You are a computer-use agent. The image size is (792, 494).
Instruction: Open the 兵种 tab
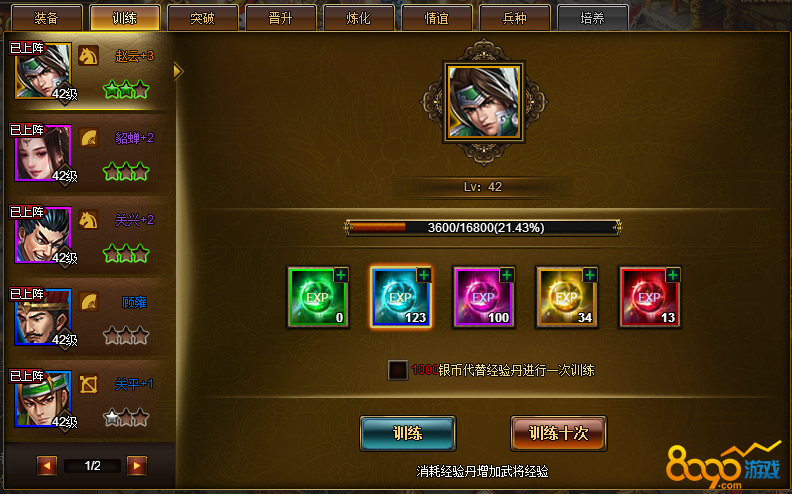514,18
